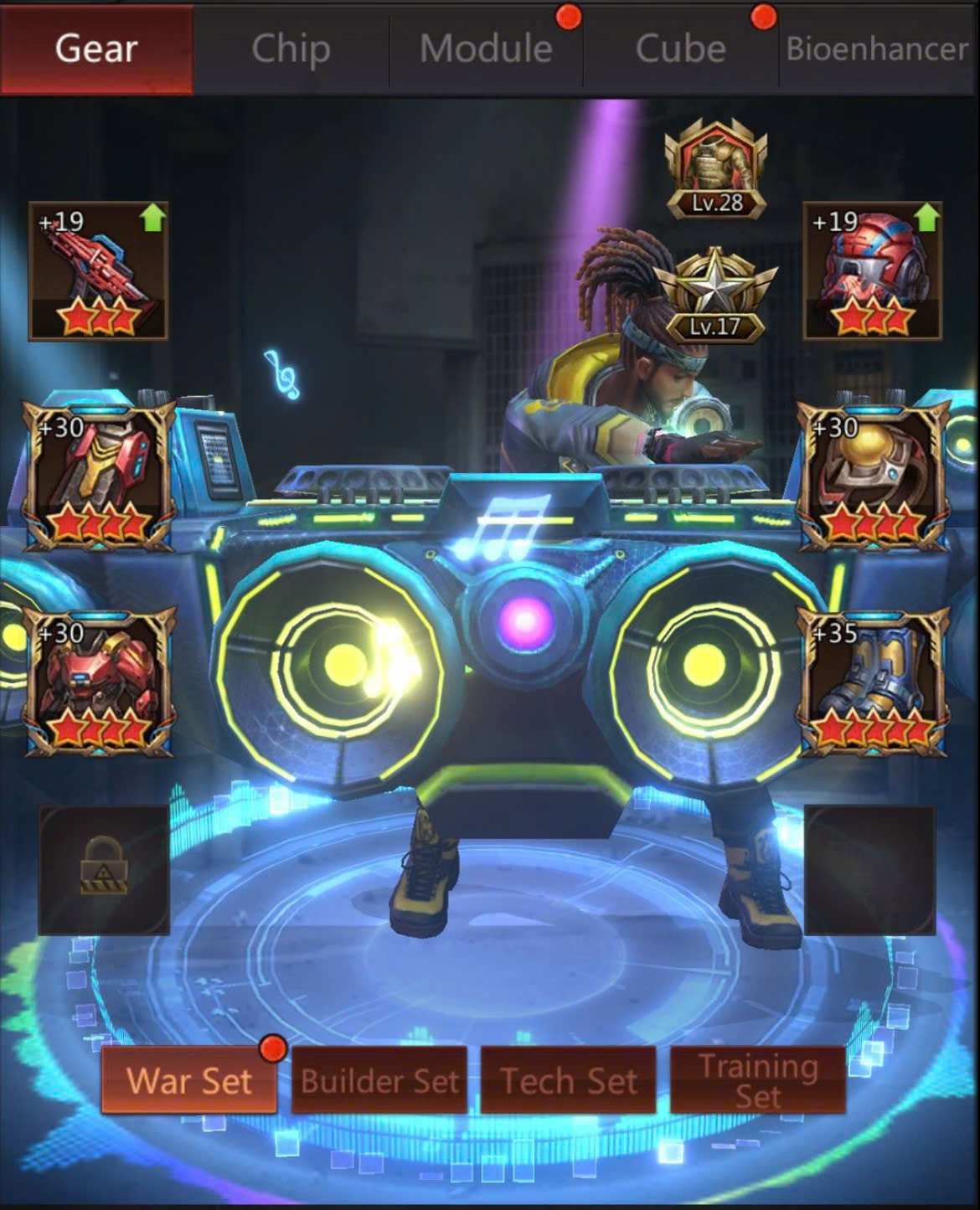Image resolution: width=980 pixels, height=1210 pixels.
Task: Switch to the Builder Set
Action: (x=379, y=1080)
